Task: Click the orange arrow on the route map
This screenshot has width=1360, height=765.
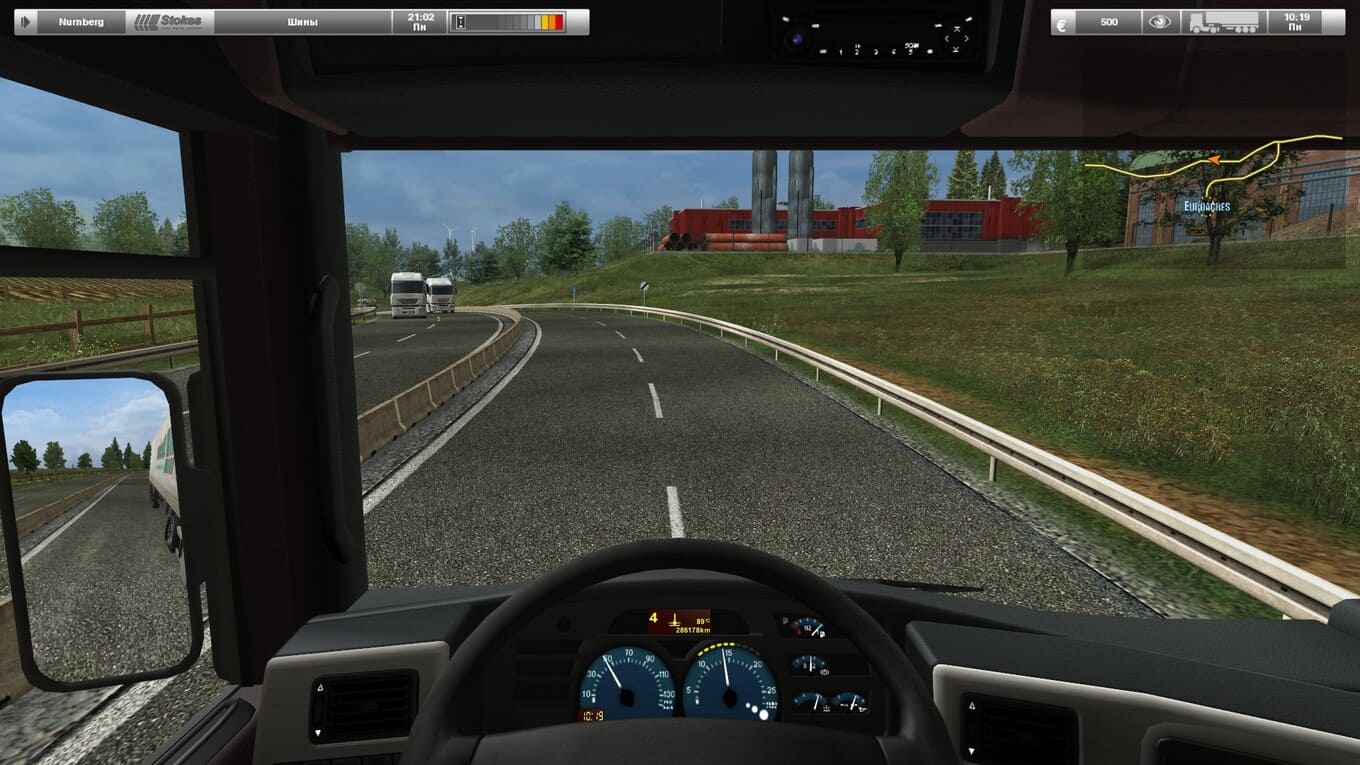Action: pos(1214,160)
